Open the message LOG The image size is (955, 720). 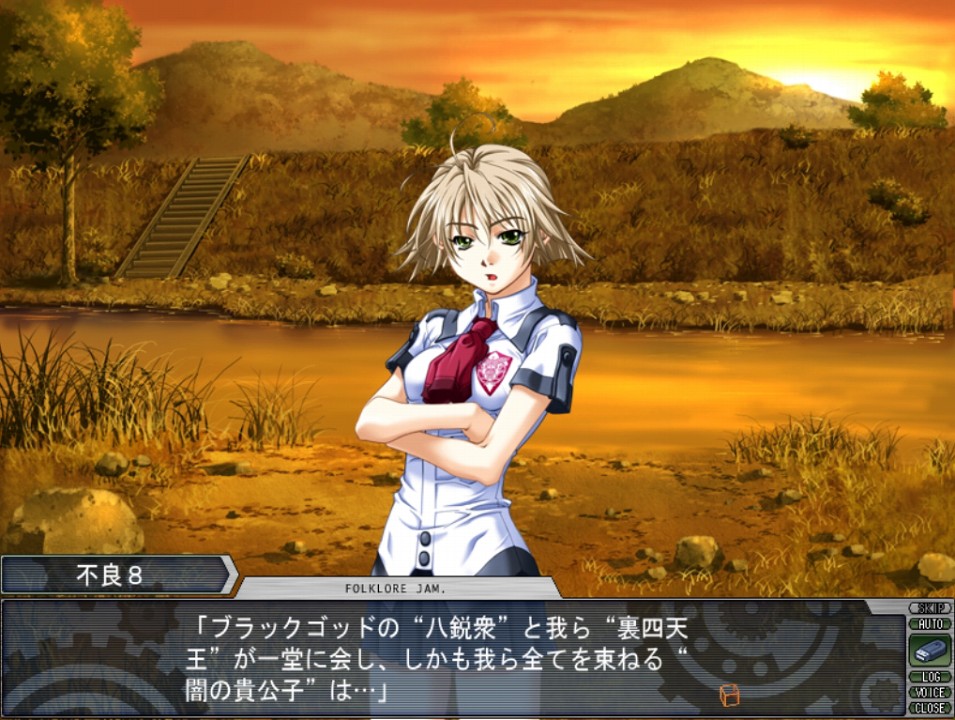[x=929, y=677]
